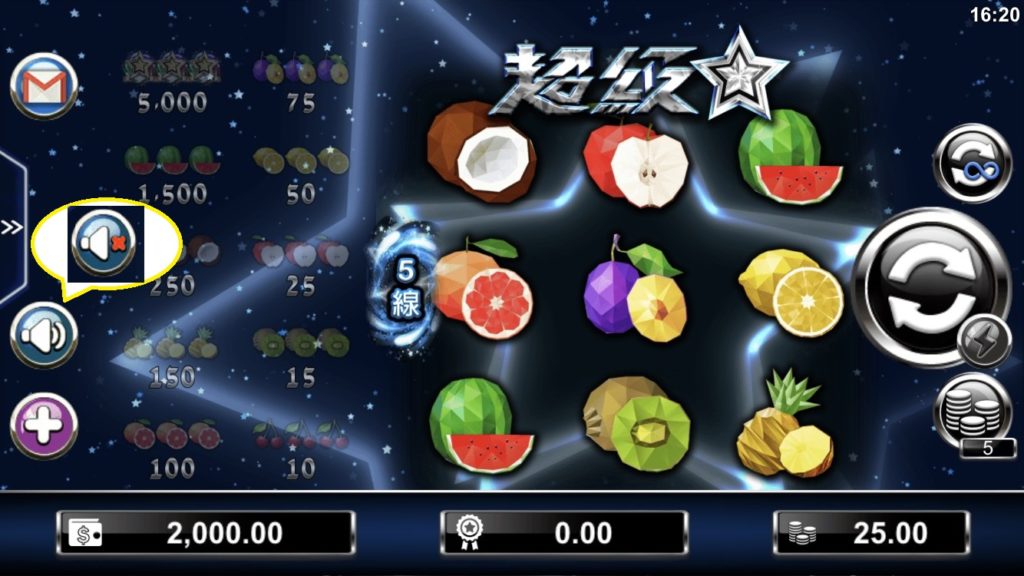Activate infinite auto-spin

click(971, 163)
